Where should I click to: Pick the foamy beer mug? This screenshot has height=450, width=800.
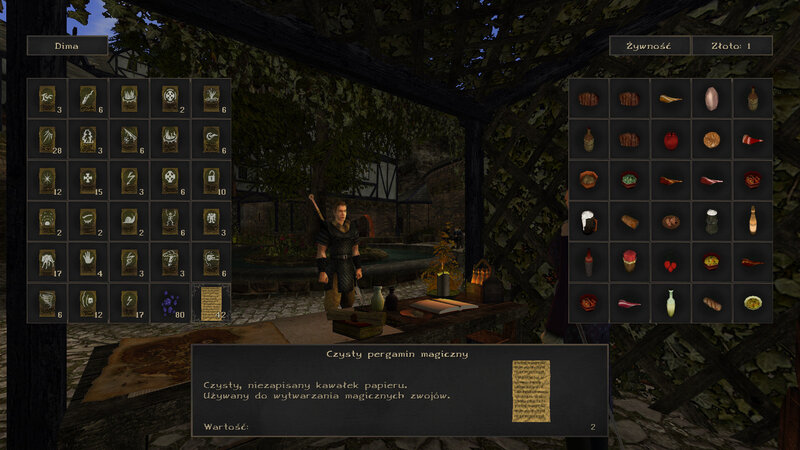588,221
